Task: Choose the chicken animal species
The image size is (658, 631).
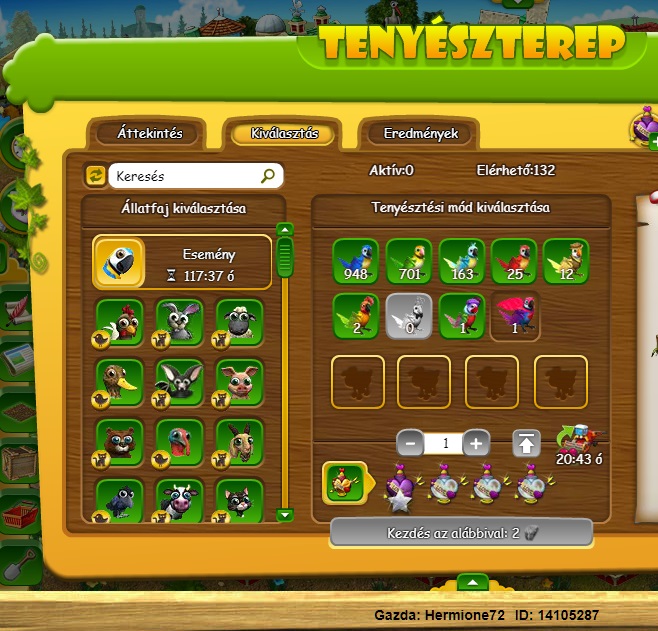Action: (x=120, y=322)
